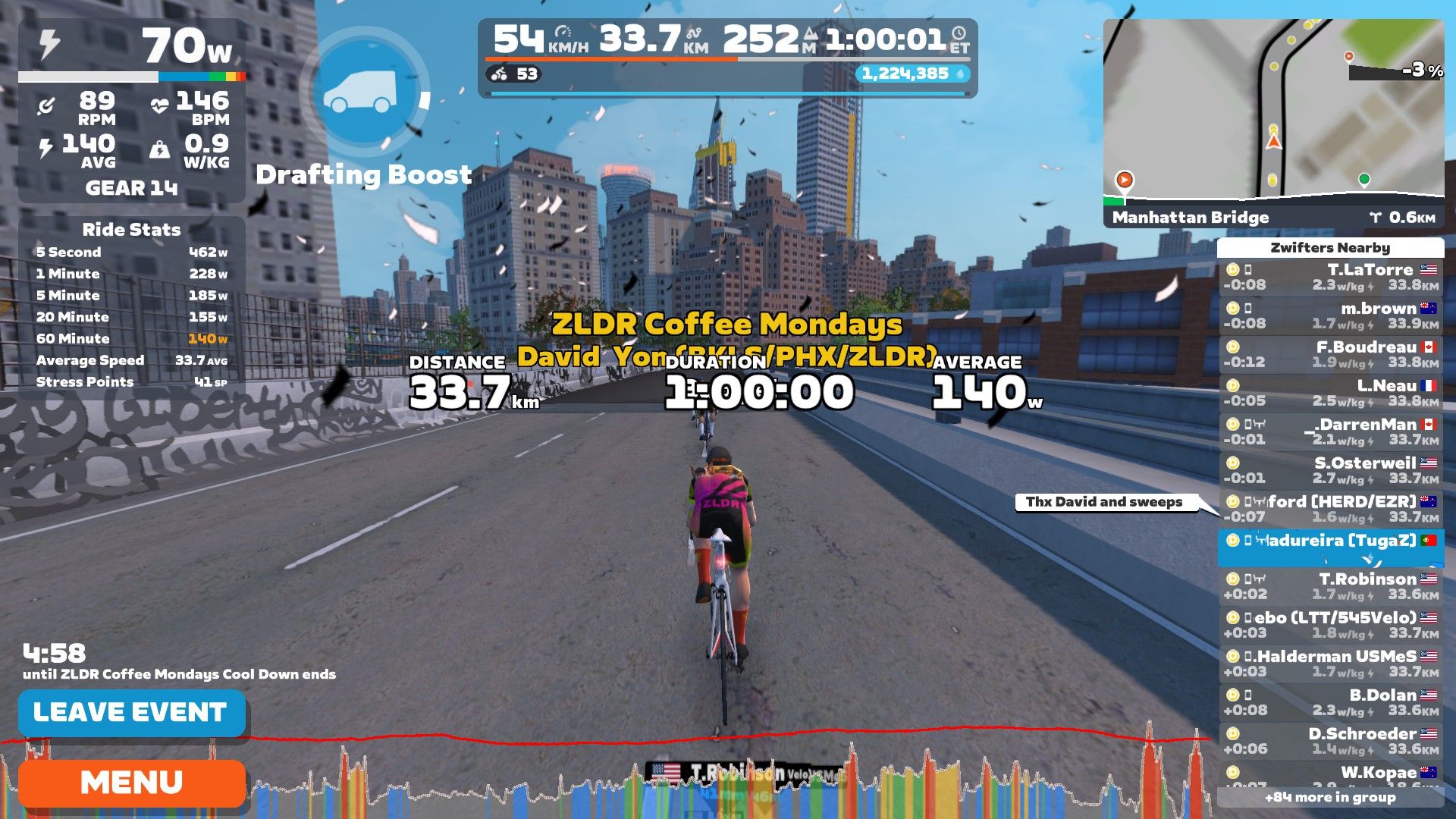Show the +84 more in group riders
The image size is (1456, 819).
pos(1330,797)
